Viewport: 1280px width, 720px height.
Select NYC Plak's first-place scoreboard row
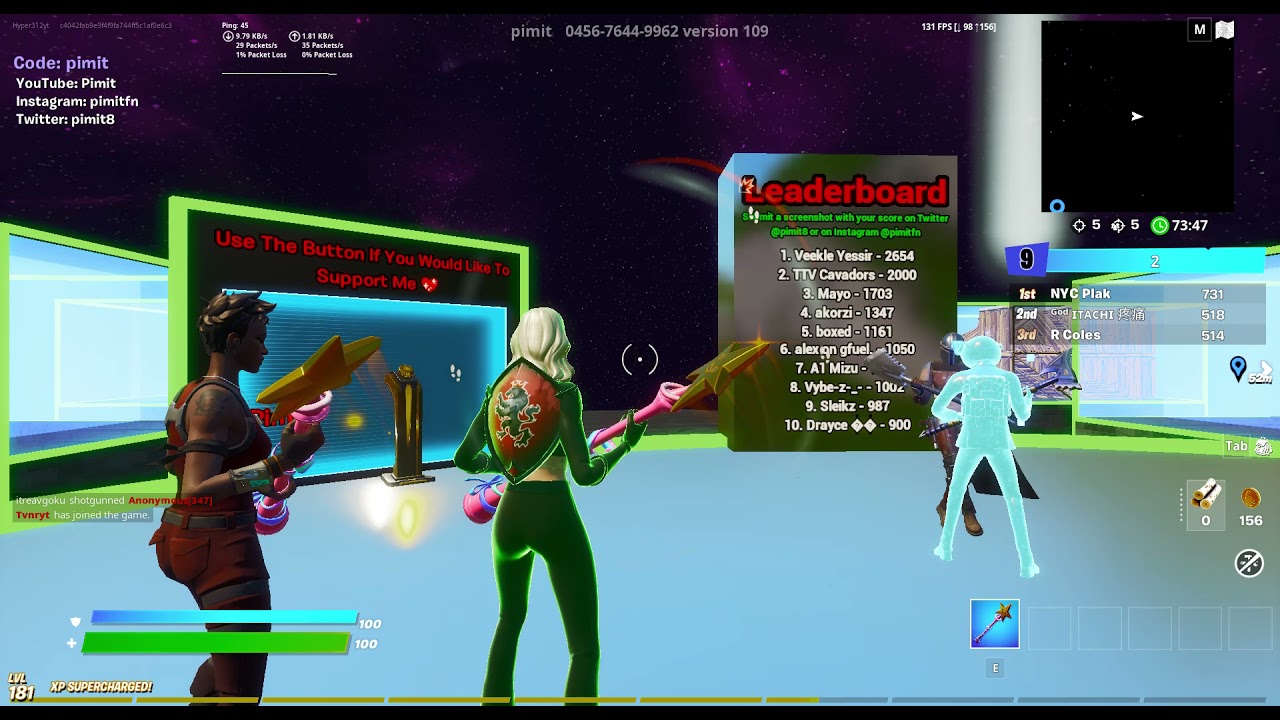(x=1136, y=294)
